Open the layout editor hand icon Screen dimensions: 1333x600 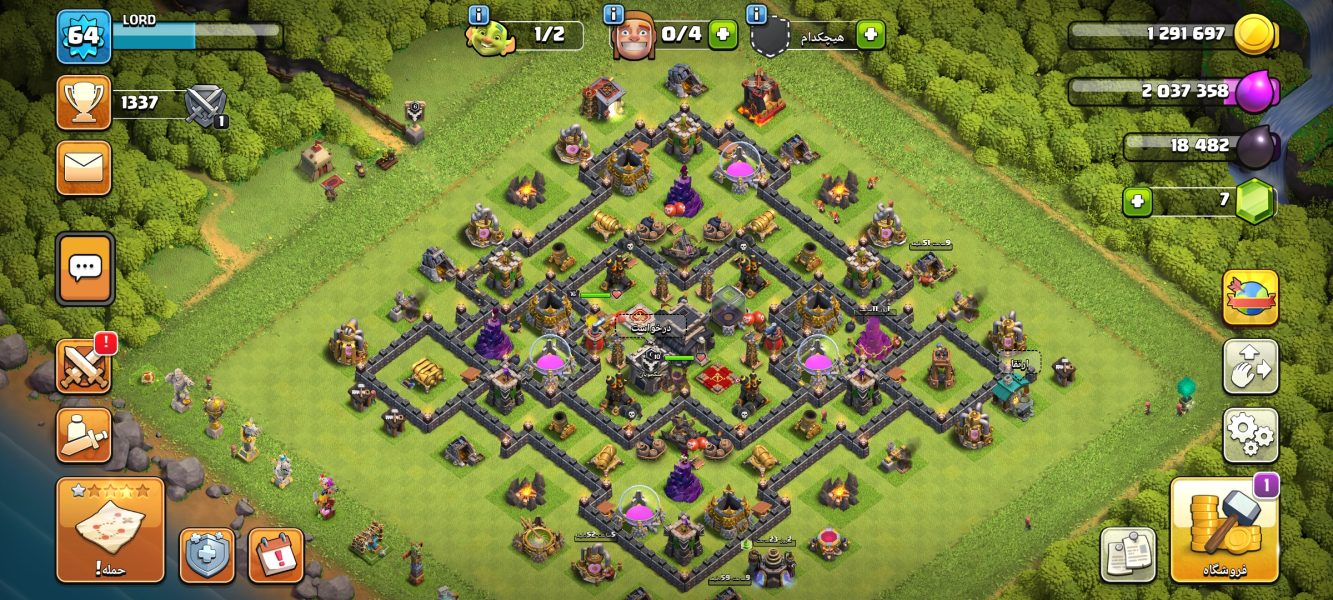point(1250,367)
